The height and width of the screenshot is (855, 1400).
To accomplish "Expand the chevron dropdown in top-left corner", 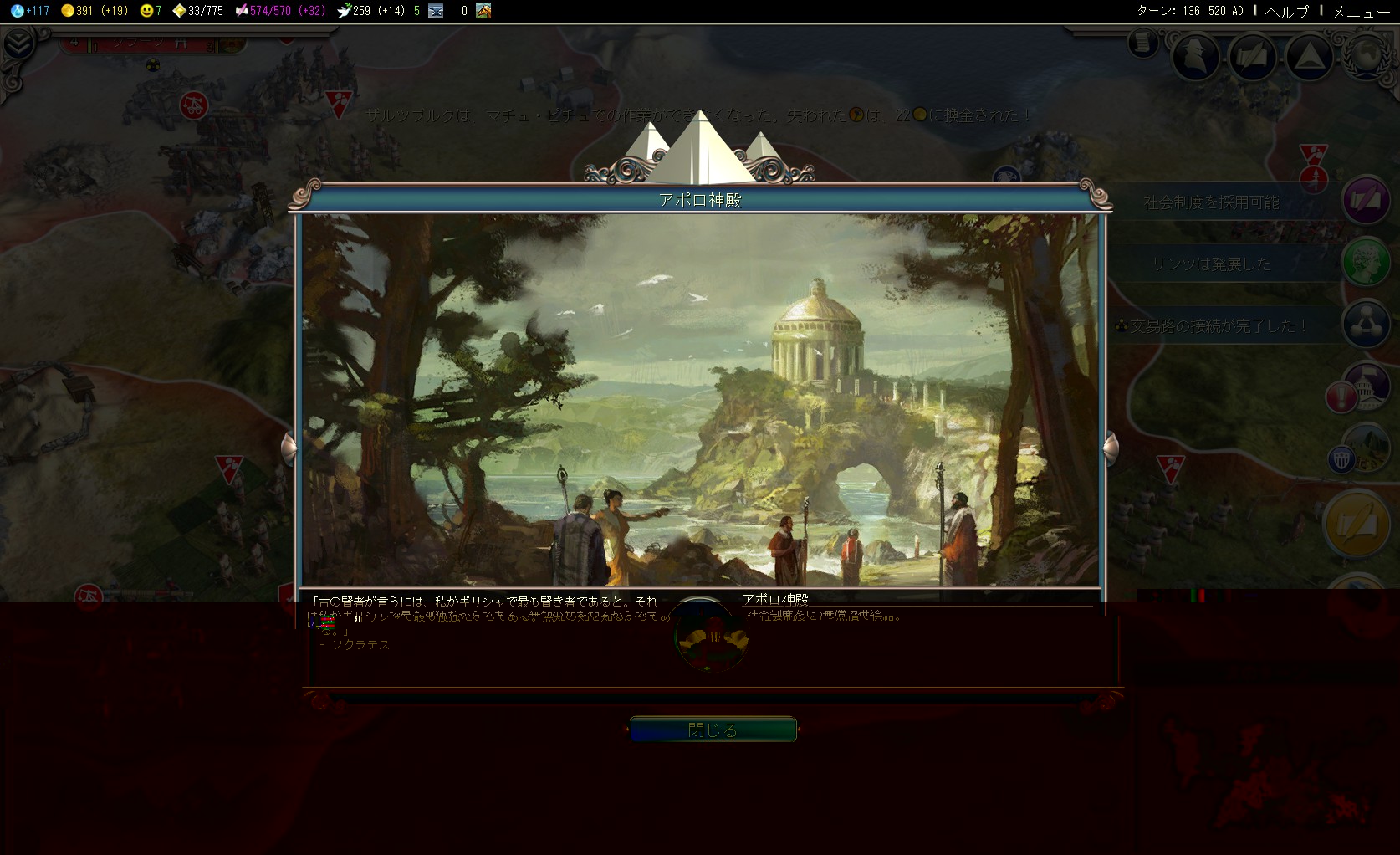I will point(18,44).
